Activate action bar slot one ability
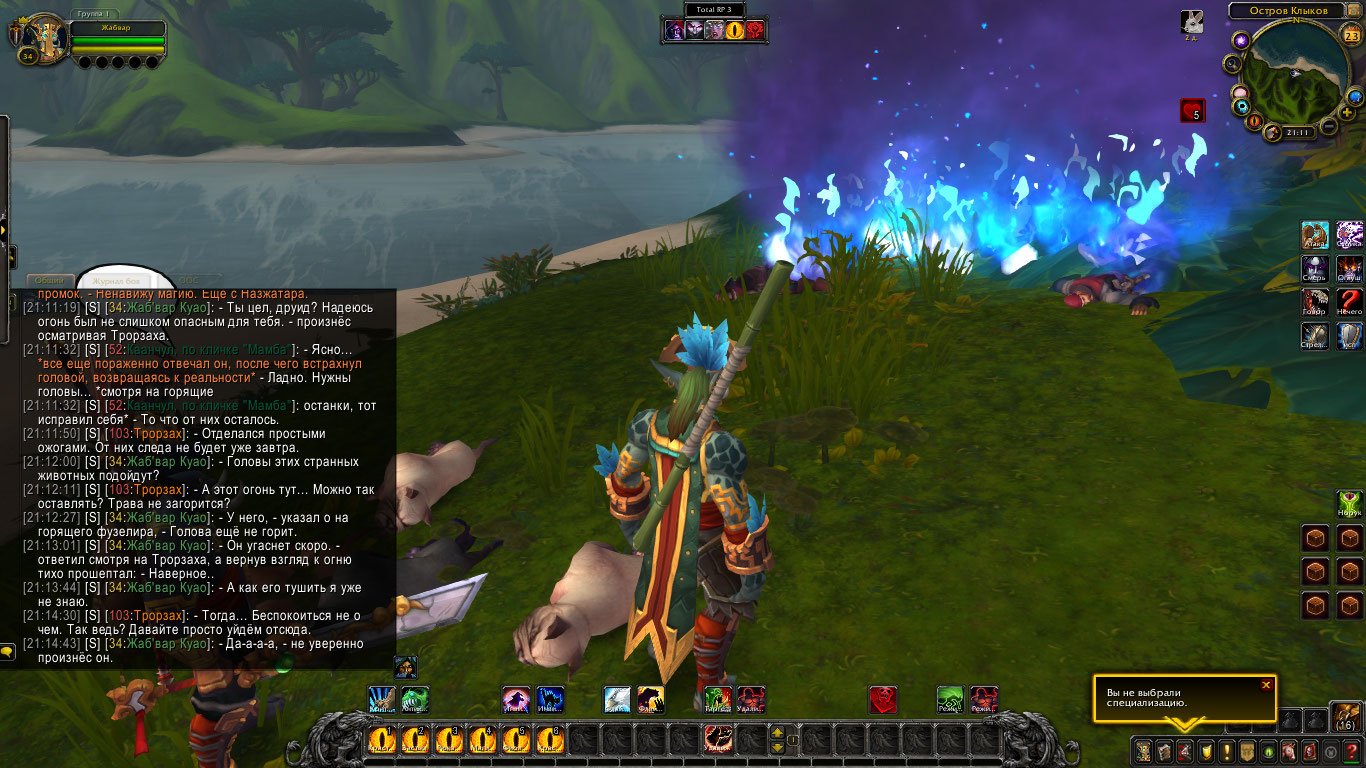 382,739
